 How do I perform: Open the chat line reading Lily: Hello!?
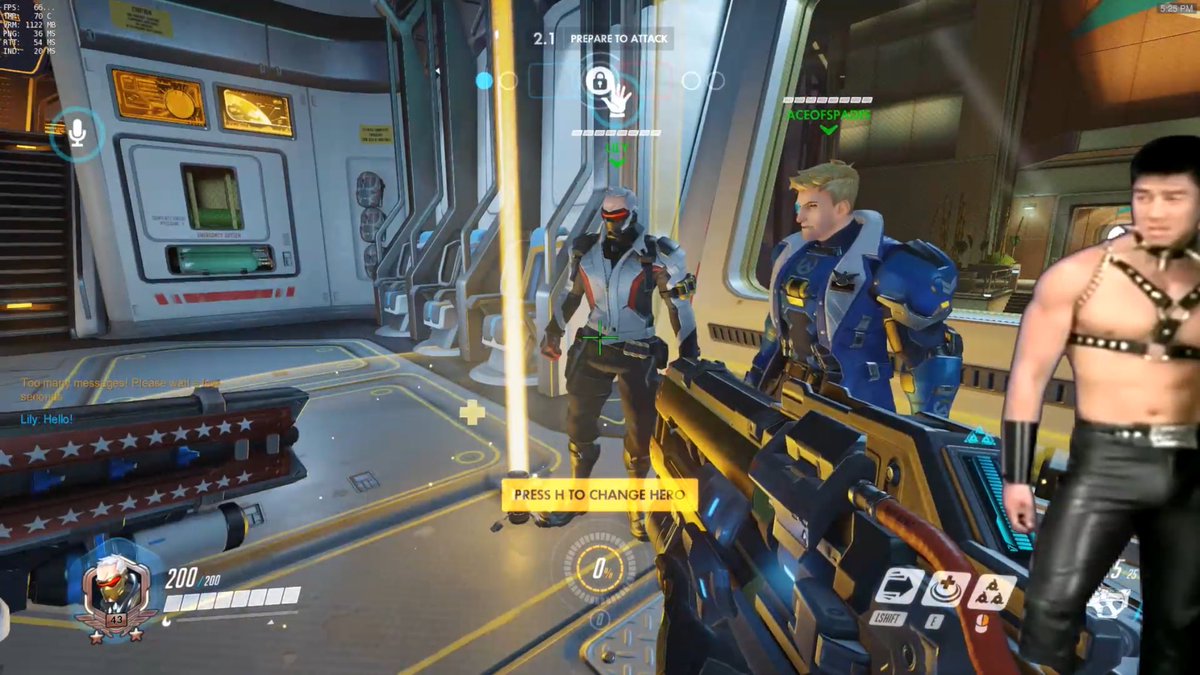47,419
